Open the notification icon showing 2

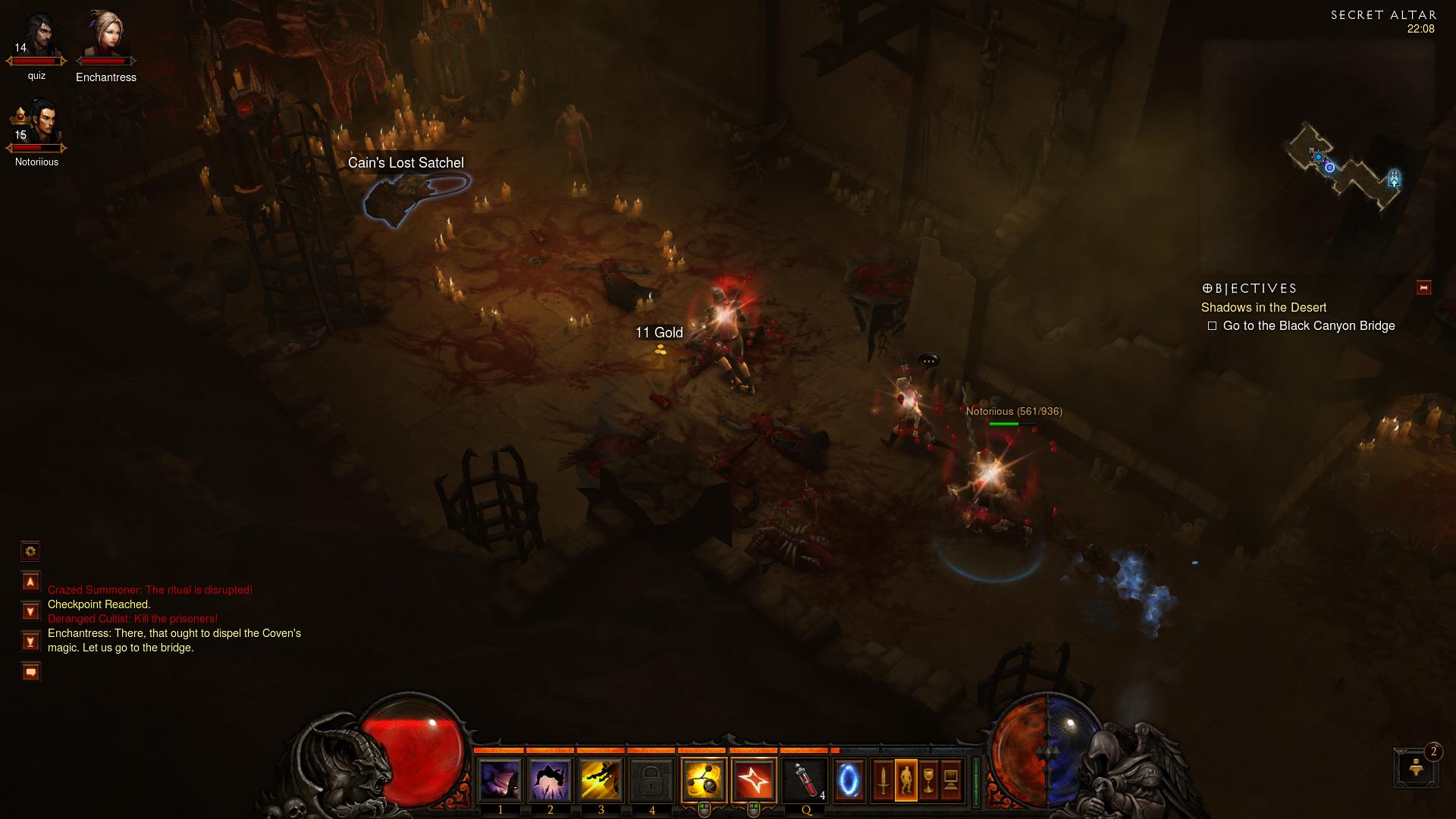point(1416,767)
